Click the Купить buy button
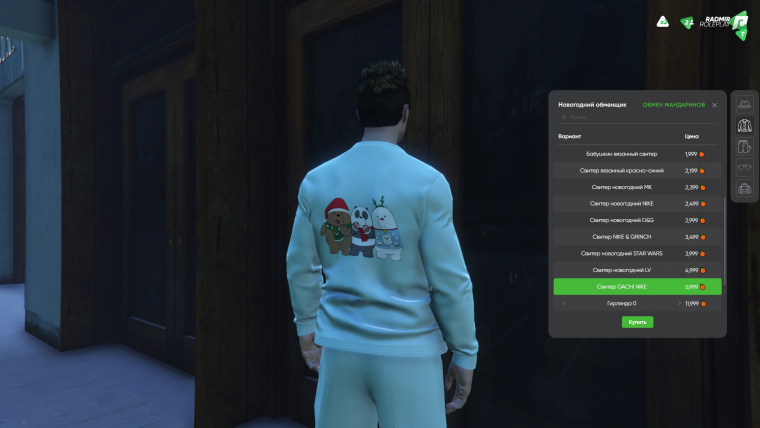This screenshot has height=428, width=760. [637, 322]
